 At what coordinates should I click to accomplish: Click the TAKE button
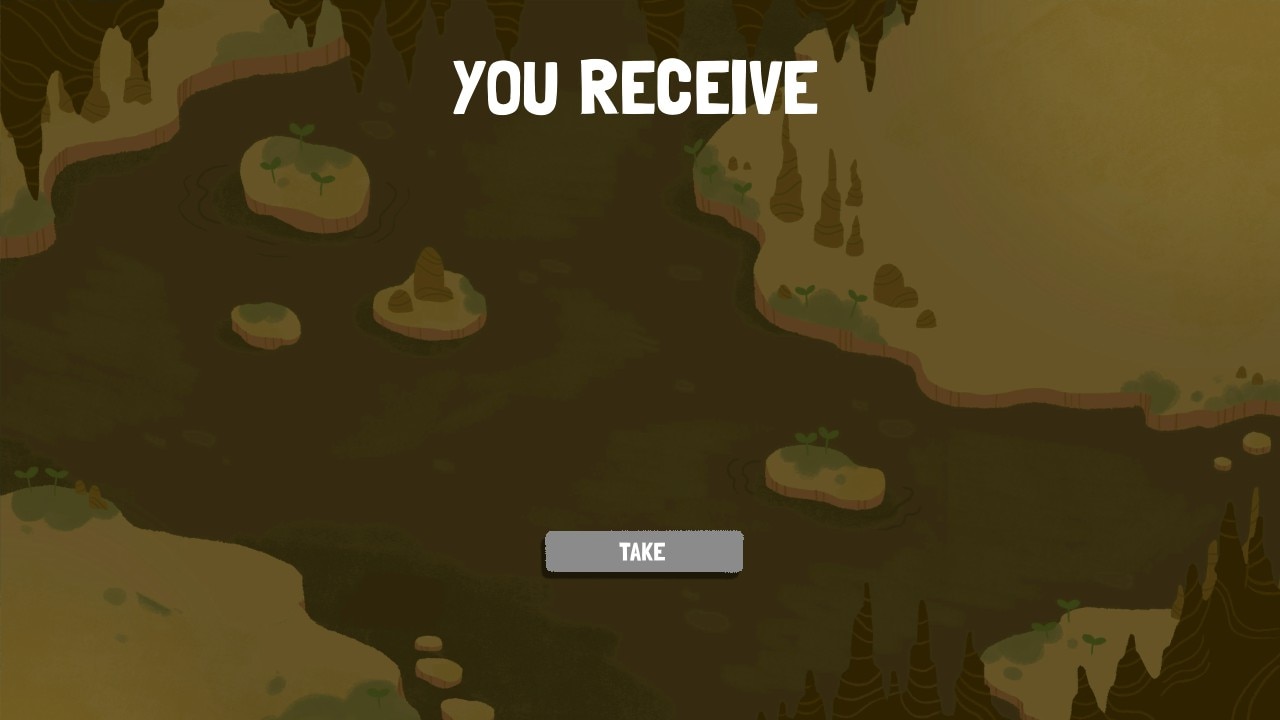[x=643, y=551]
